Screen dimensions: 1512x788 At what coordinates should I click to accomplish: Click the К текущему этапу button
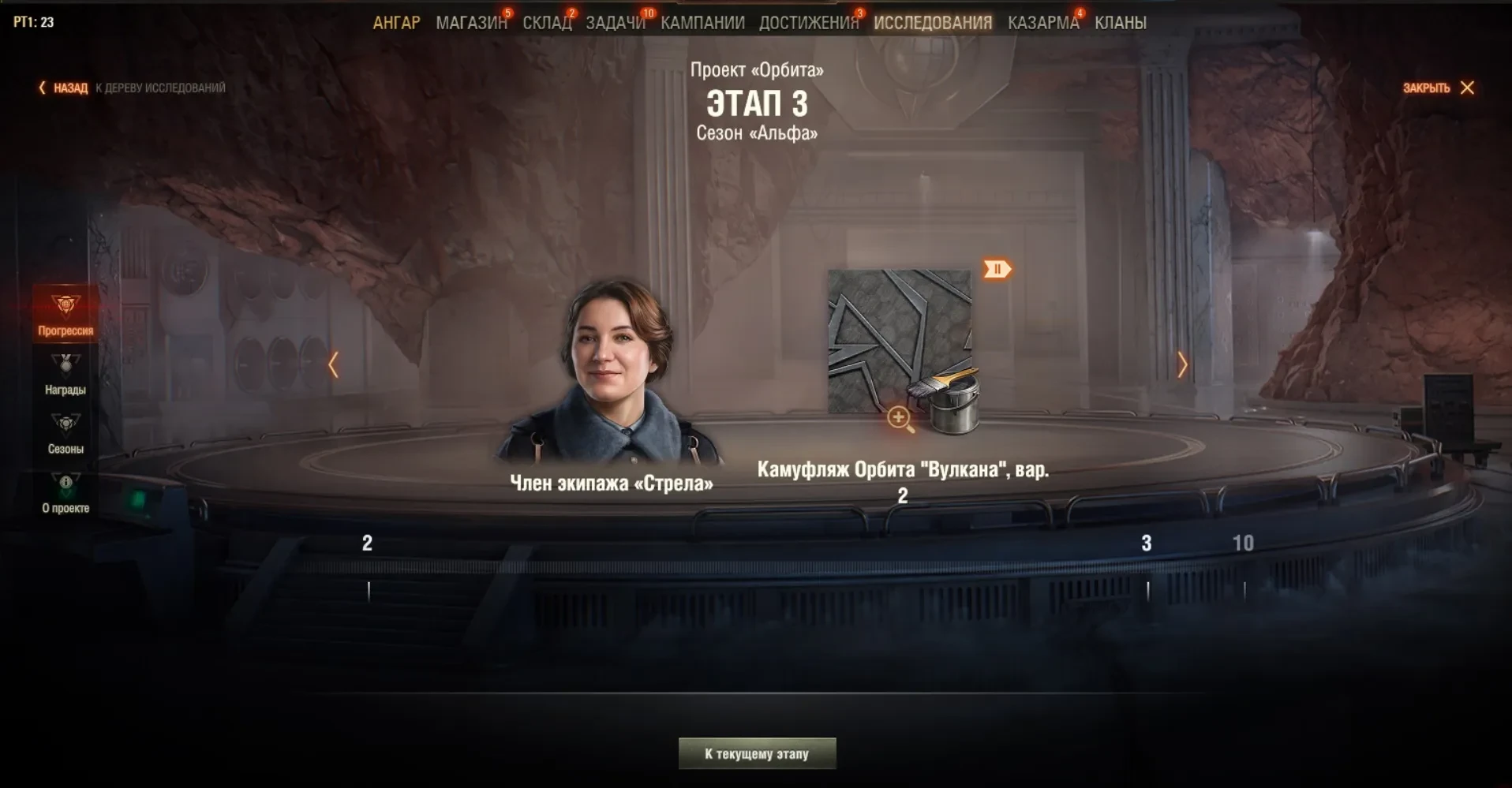click(x=757, y=754)
